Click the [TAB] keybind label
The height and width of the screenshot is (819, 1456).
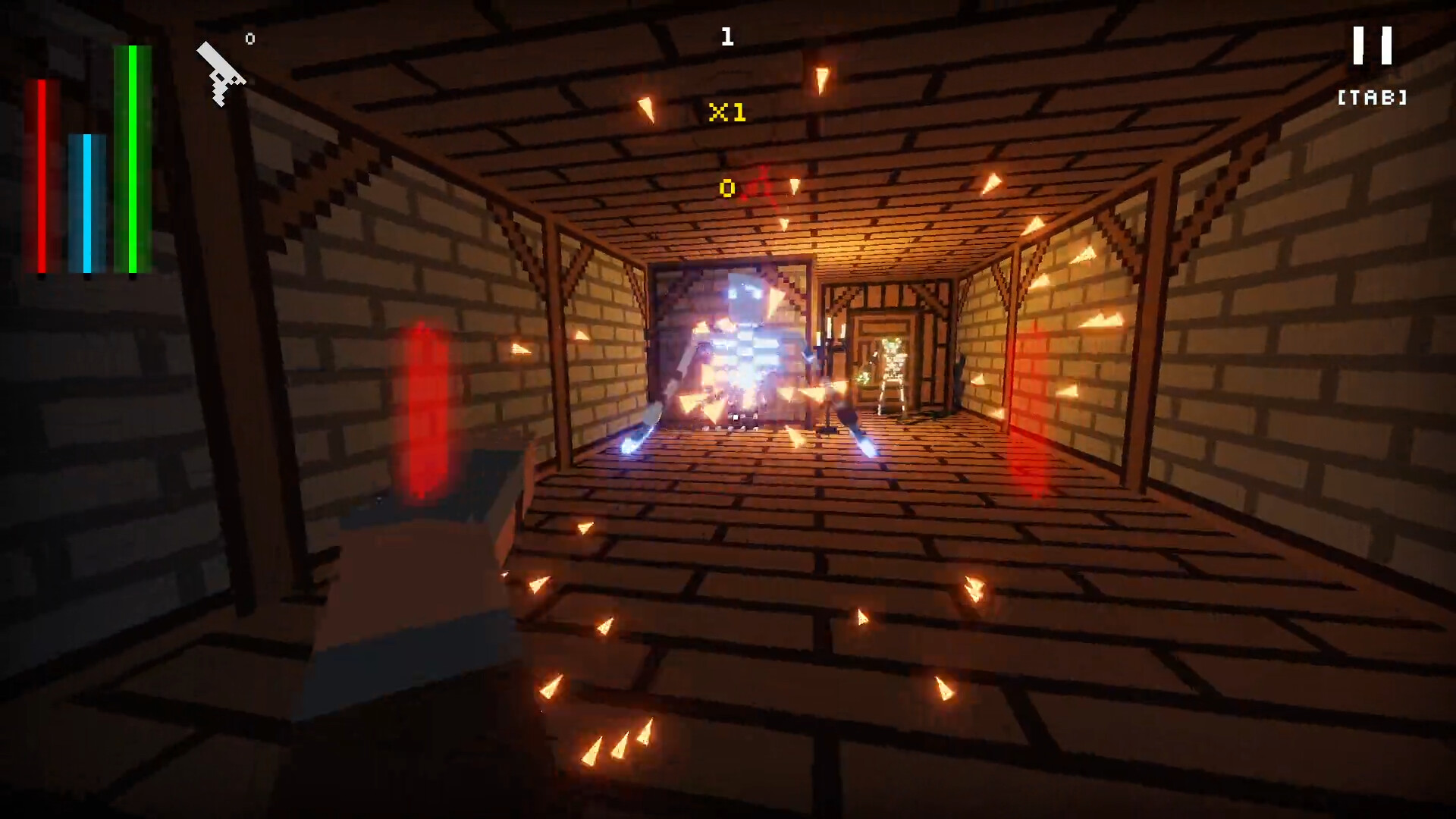pyautogui.click(x=1371, y=97)
